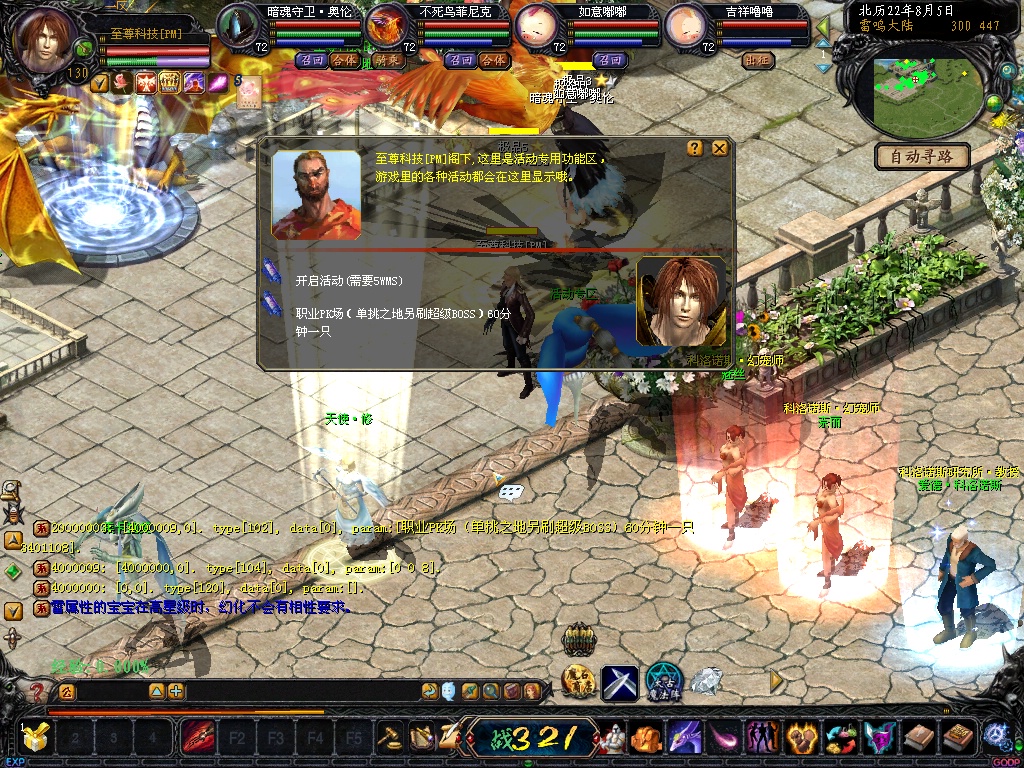Click the red question mark help icon
This screenshot has width=1024, height=768.
[37, 691]
